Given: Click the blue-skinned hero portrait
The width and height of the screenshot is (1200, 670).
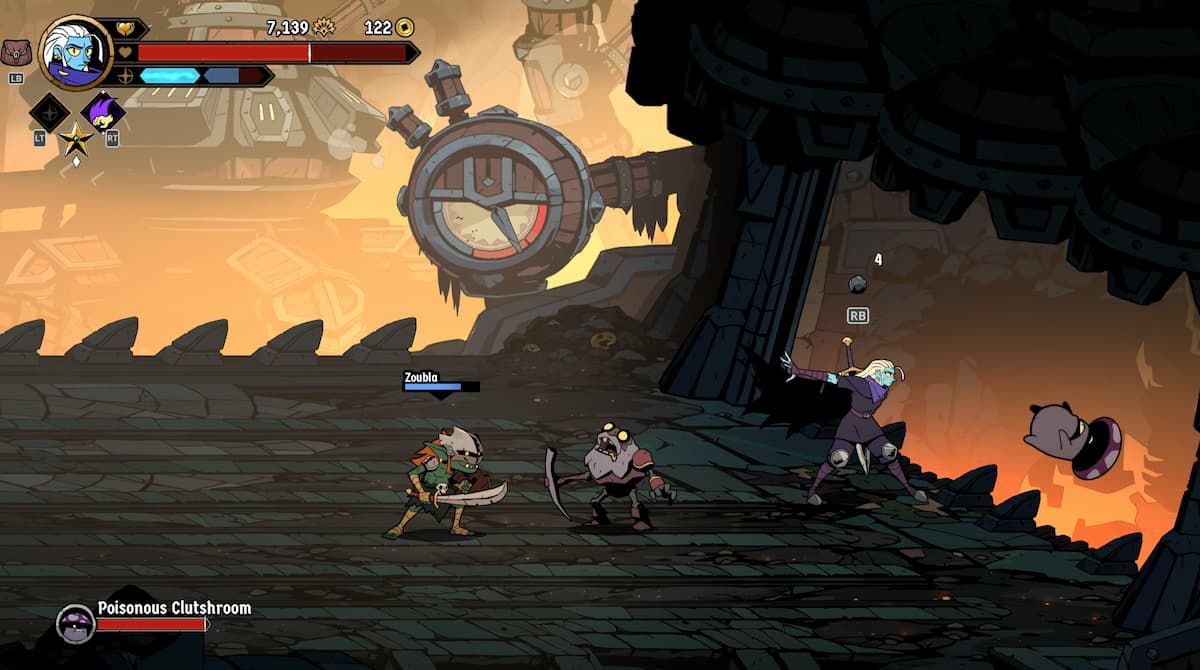Looking at the screenshot, I should pos(75,53).
